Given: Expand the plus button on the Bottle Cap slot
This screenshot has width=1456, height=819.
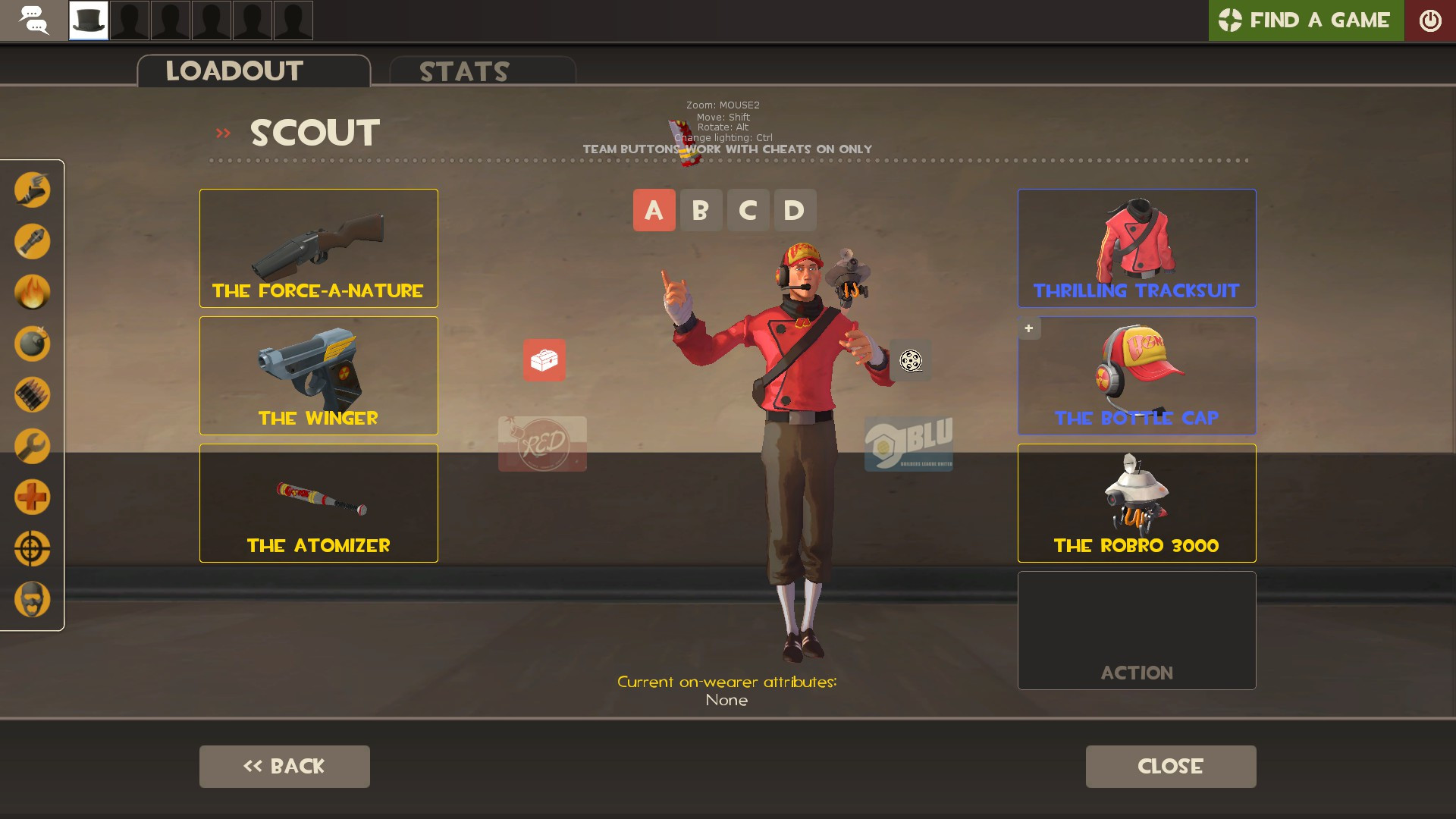Looking at the screenshot, I should [x=1028, y=328].
